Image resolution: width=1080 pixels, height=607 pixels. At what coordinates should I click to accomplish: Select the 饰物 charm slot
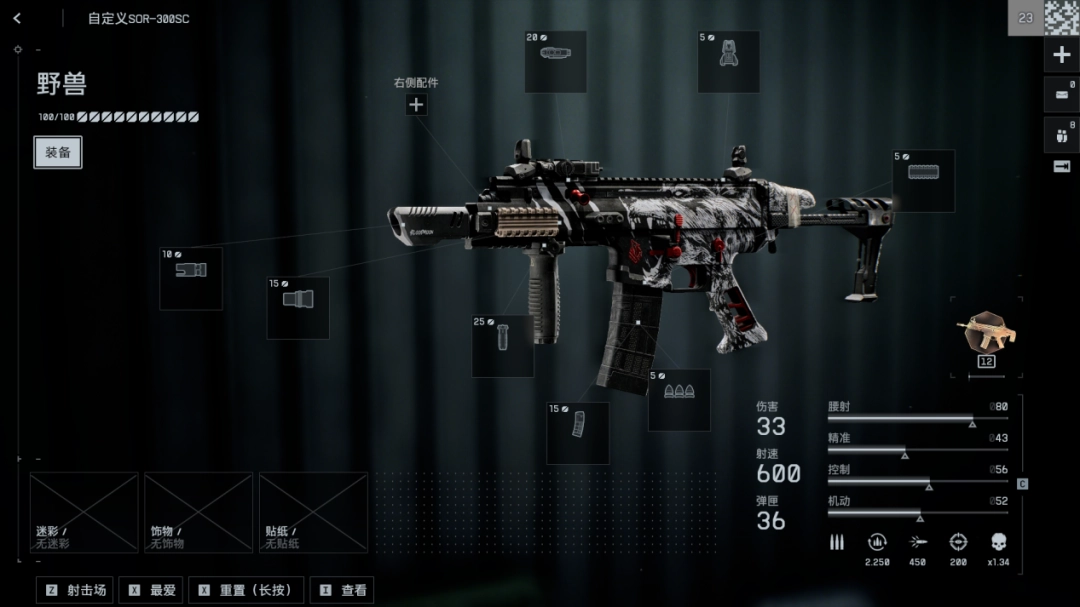pyautogui.click(x=198, y=512)
